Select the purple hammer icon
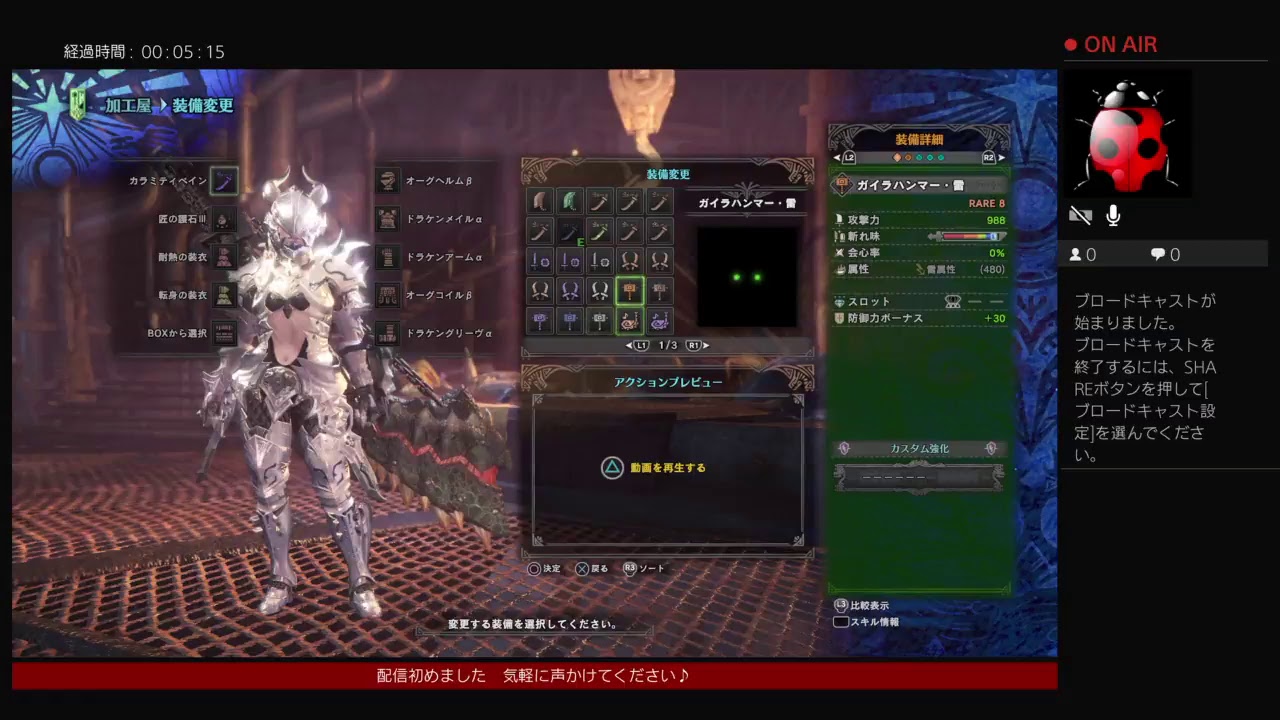The image size is (1280, 720). [x=541, y=319]
